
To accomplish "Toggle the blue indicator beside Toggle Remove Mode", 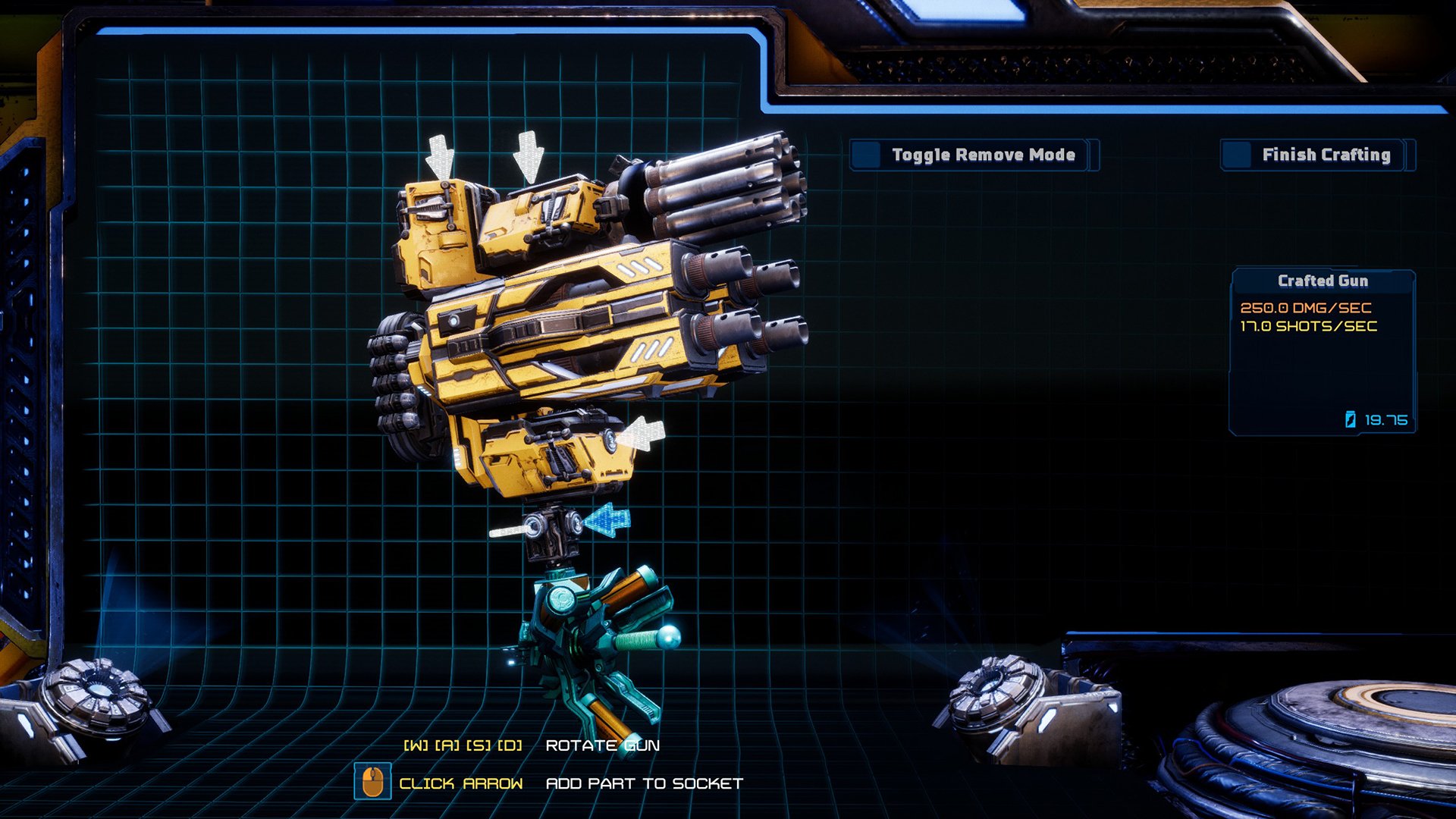I will (865, 155).
